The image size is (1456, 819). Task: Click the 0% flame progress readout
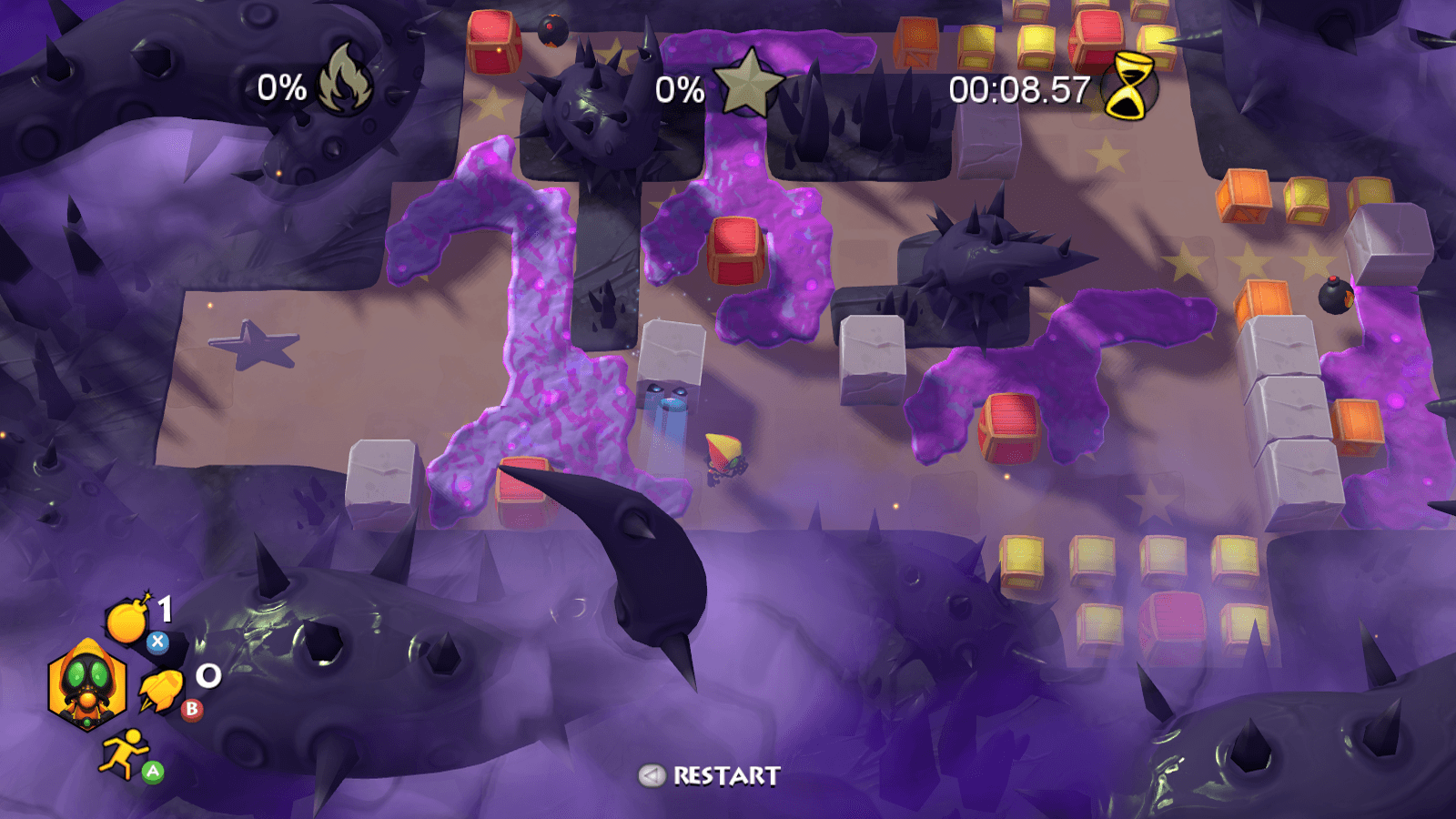pos(280,86)
